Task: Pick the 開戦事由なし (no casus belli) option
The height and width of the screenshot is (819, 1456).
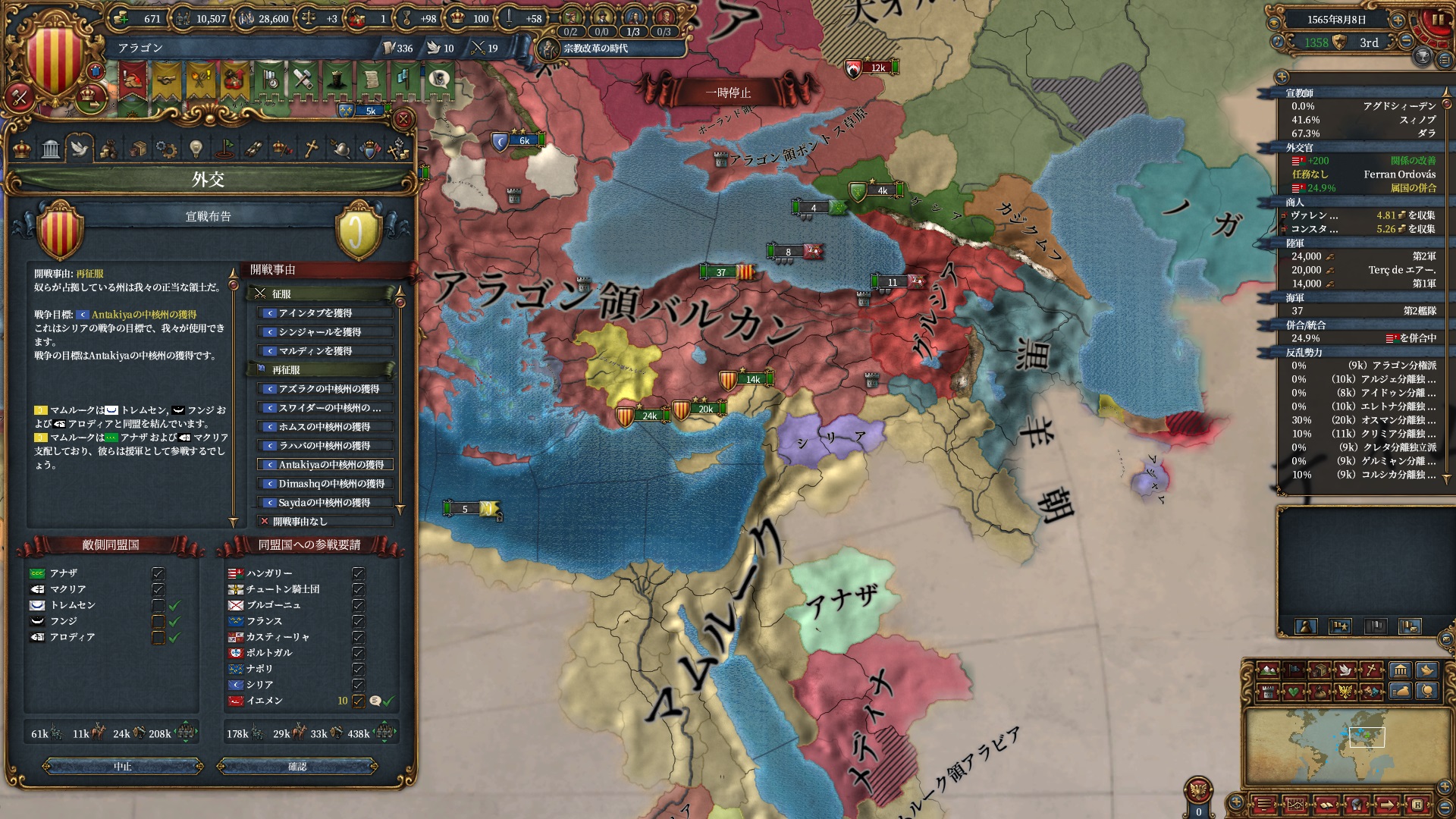Action: click(326, 522)
